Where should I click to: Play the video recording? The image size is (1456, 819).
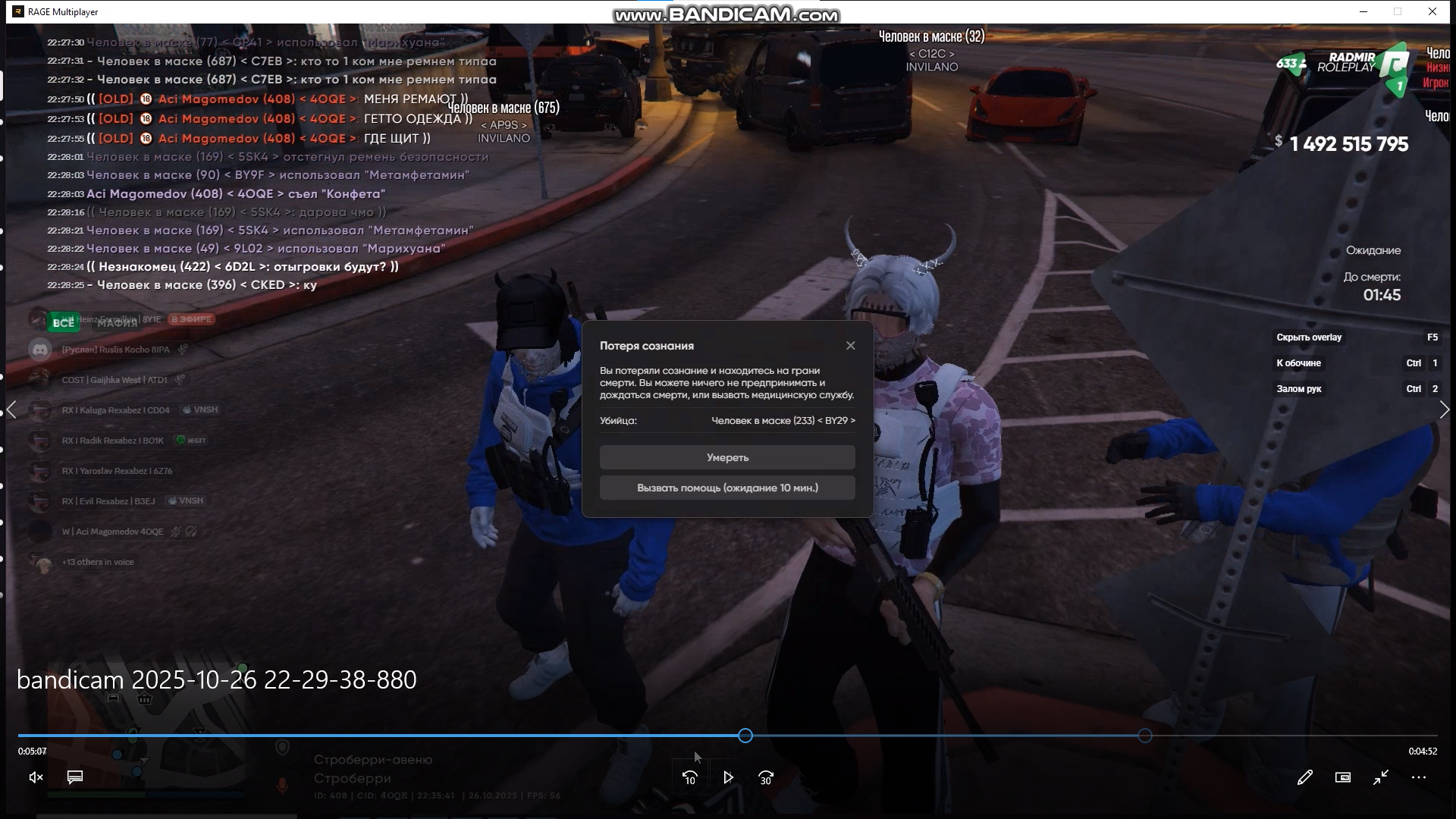click(x=728, y=777)
